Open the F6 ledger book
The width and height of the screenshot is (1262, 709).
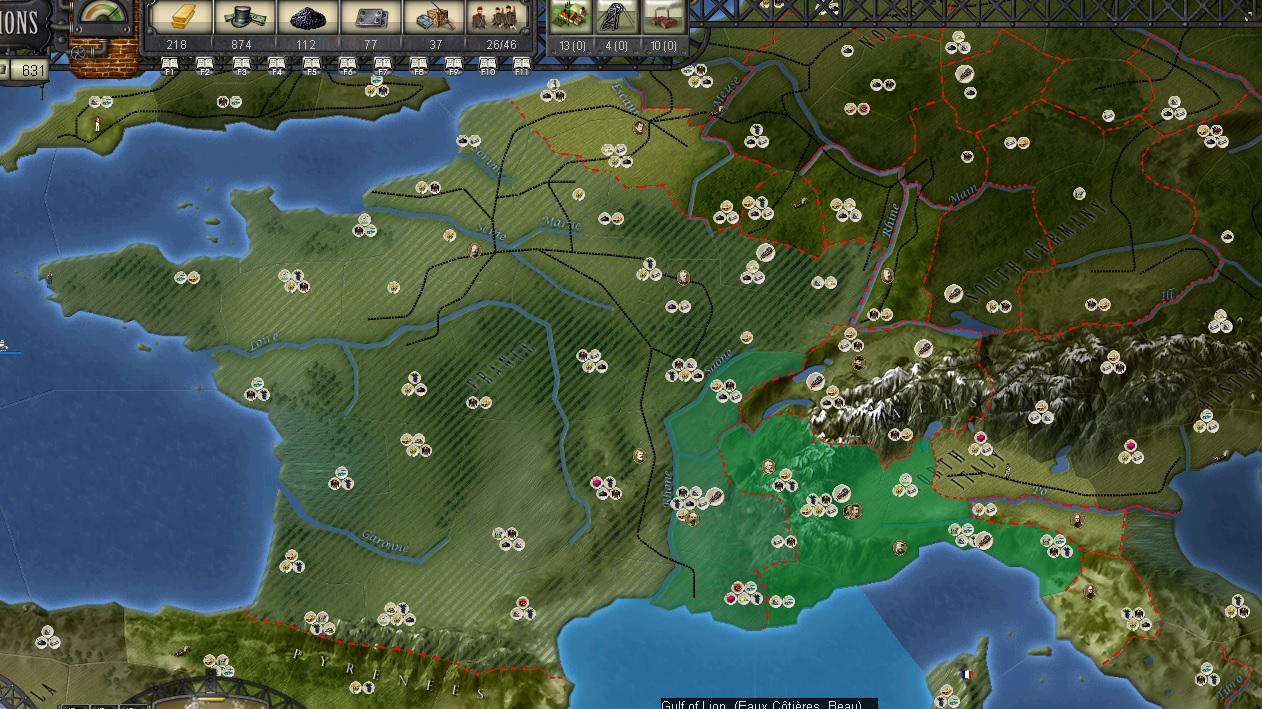(x=348, y=65)
